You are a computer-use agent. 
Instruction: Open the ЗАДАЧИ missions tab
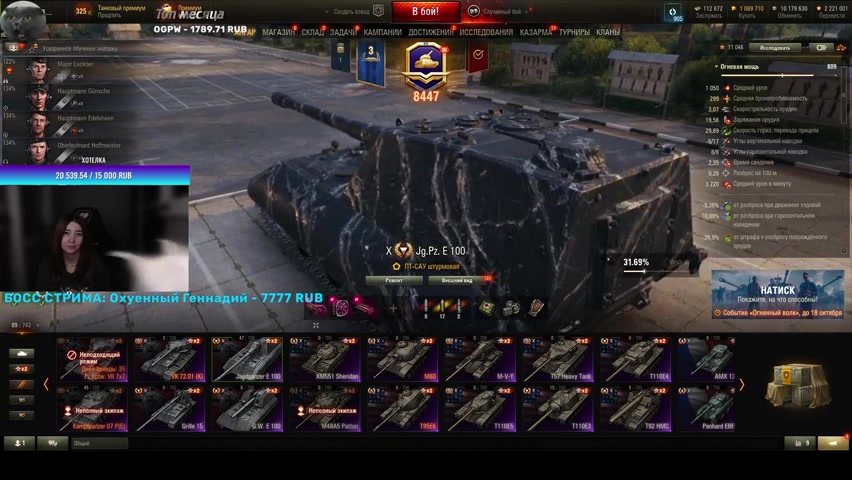tap(343, 32)
